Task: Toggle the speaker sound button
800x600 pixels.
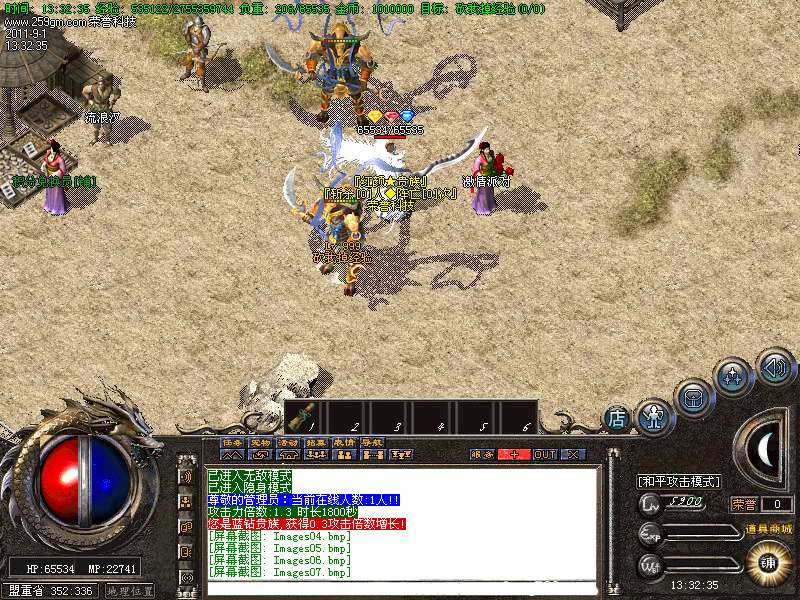Action: (774, 366)
